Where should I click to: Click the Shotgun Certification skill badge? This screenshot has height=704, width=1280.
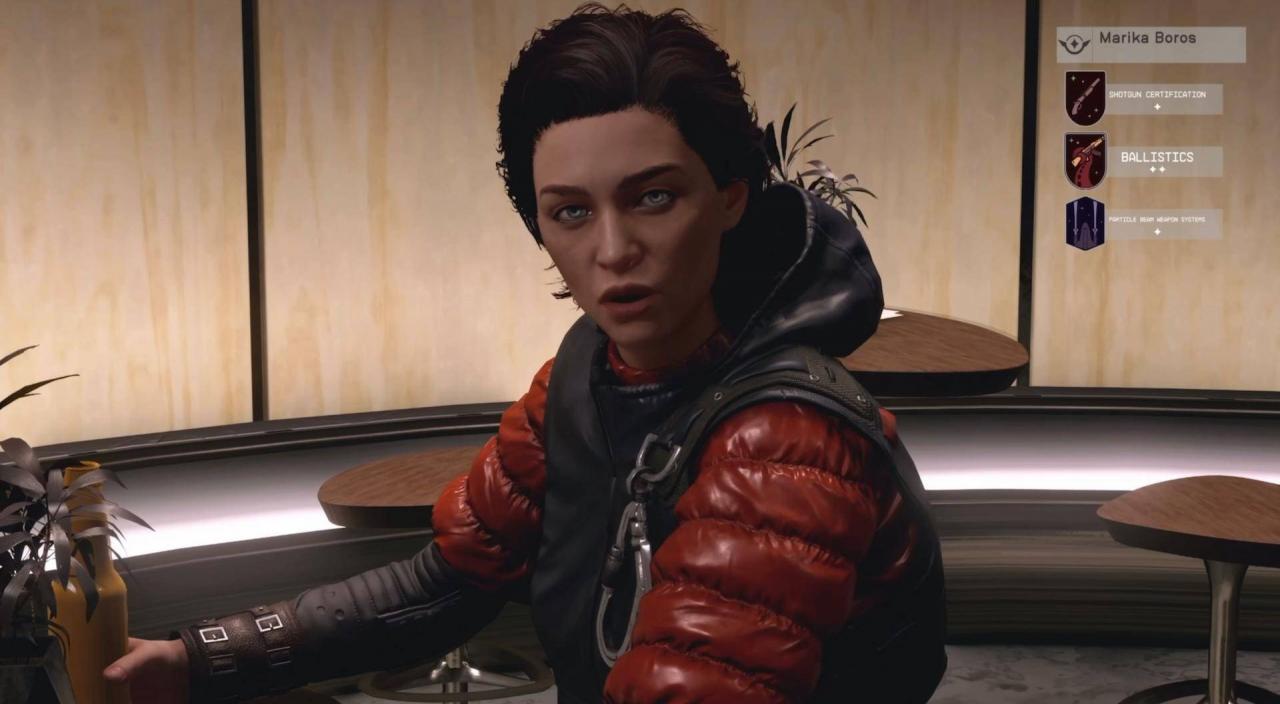click(x=1085, y=98)
